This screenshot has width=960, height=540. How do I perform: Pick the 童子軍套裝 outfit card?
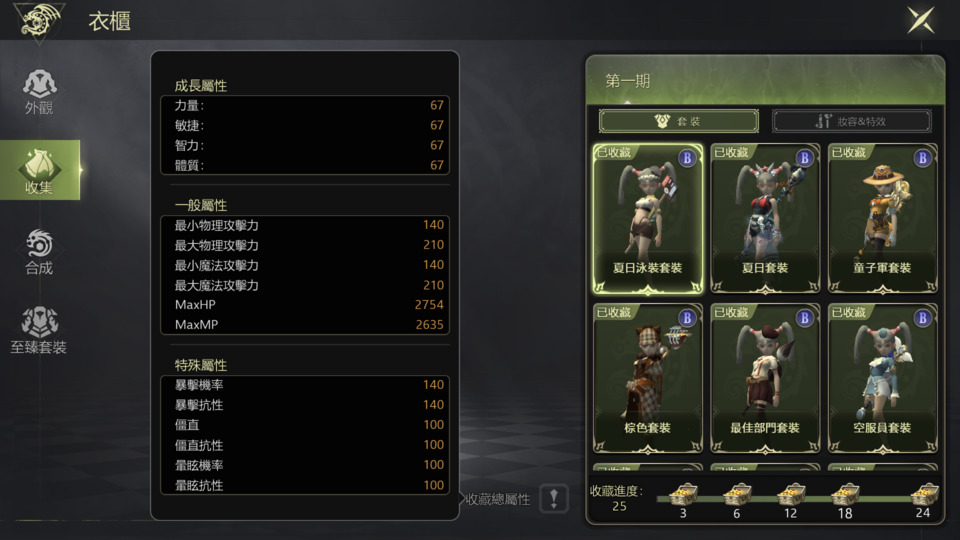point(883,218)
